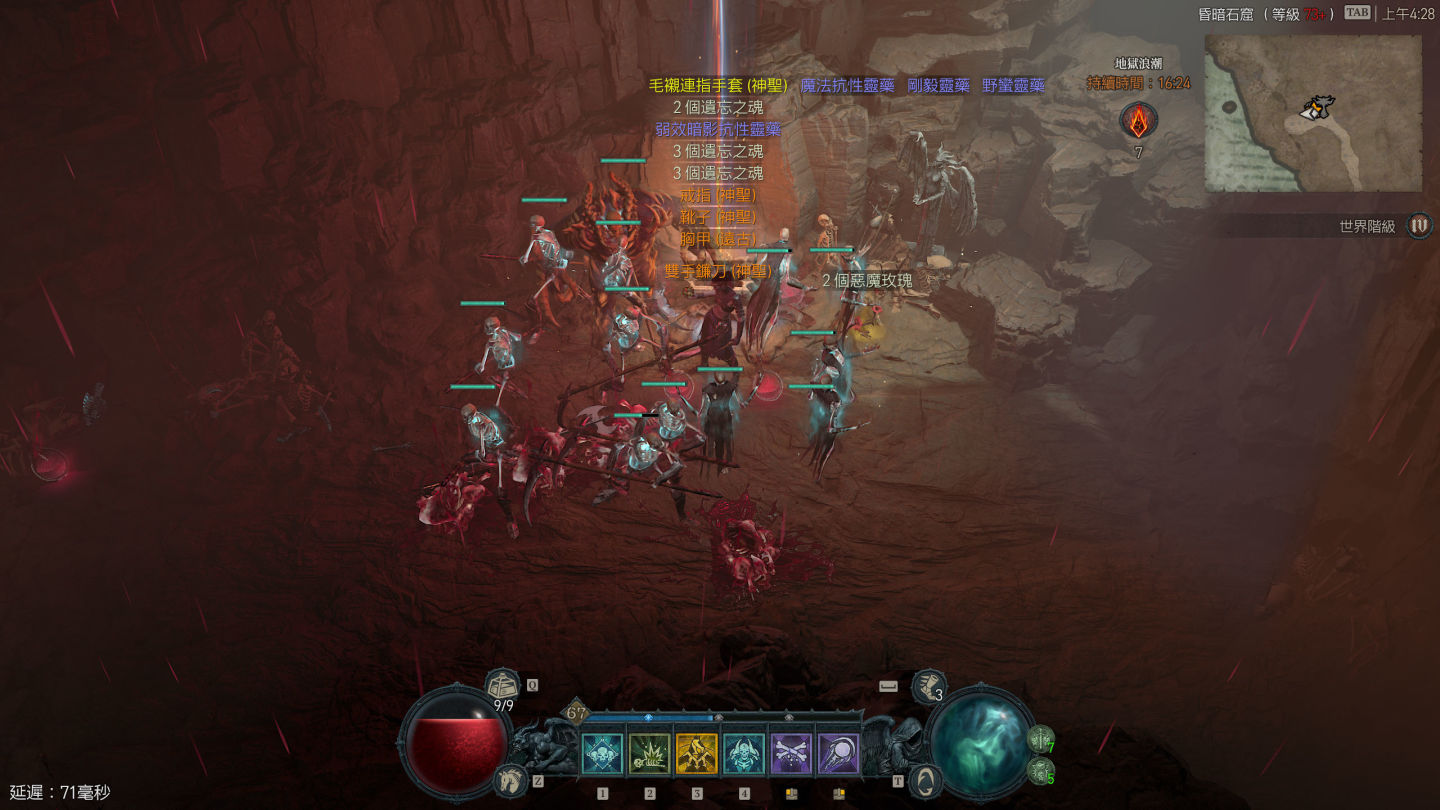
Task: Use the yellow skill in slot 3
Action: (697, 754)
